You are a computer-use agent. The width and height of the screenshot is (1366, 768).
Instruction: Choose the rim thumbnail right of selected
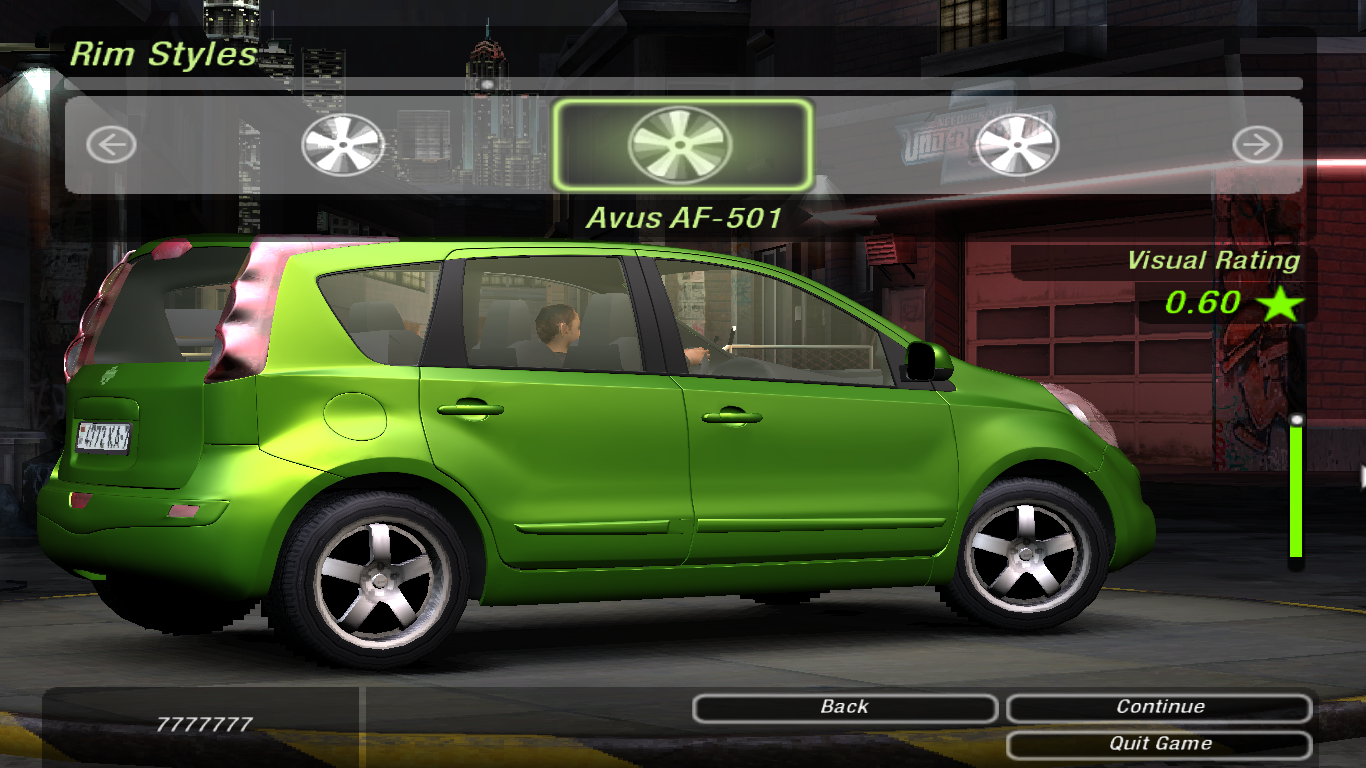(1016, 146)
